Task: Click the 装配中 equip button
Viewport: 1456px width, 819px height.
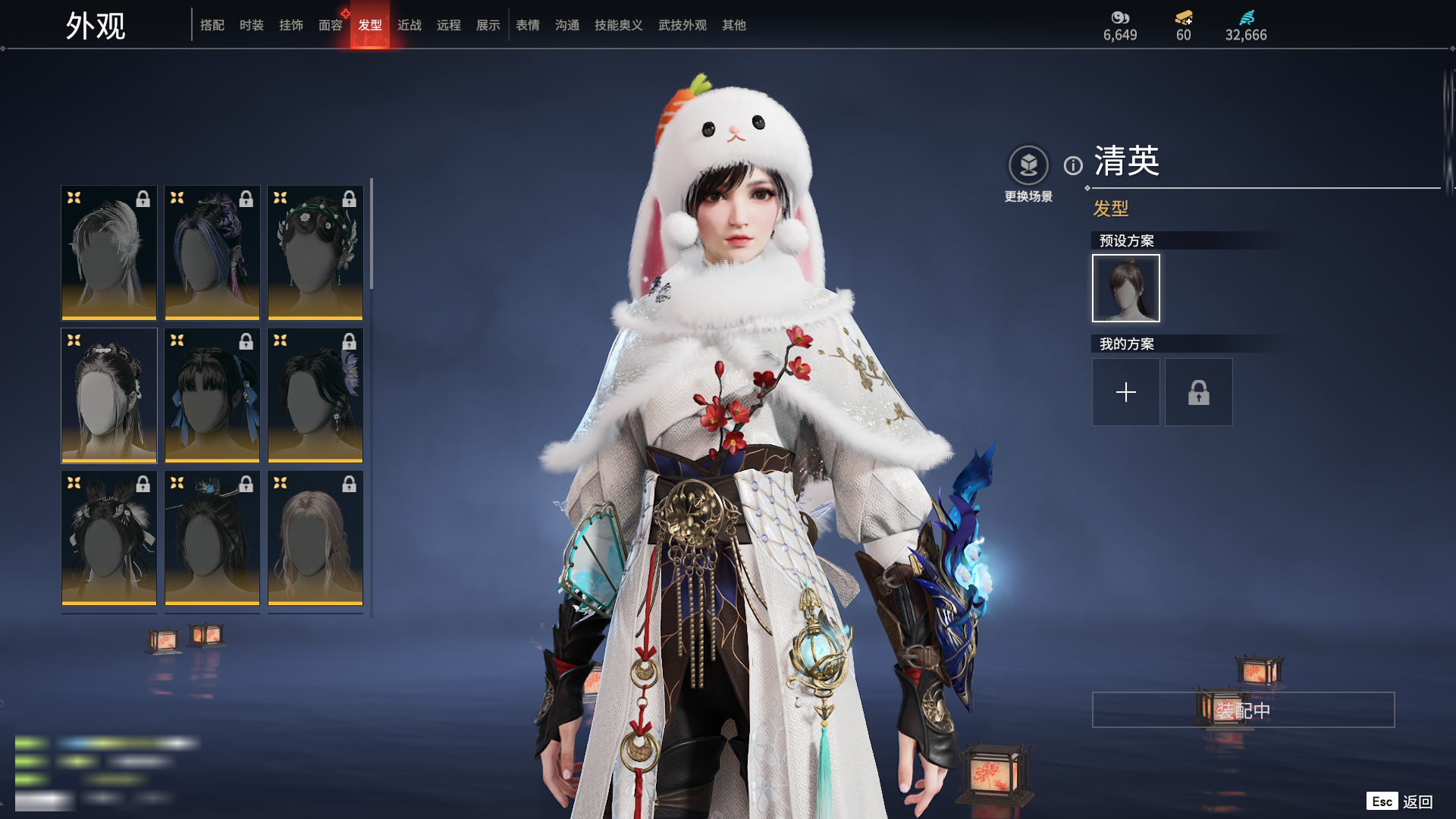Action: pyautogui.click(x=1244, y=711)
